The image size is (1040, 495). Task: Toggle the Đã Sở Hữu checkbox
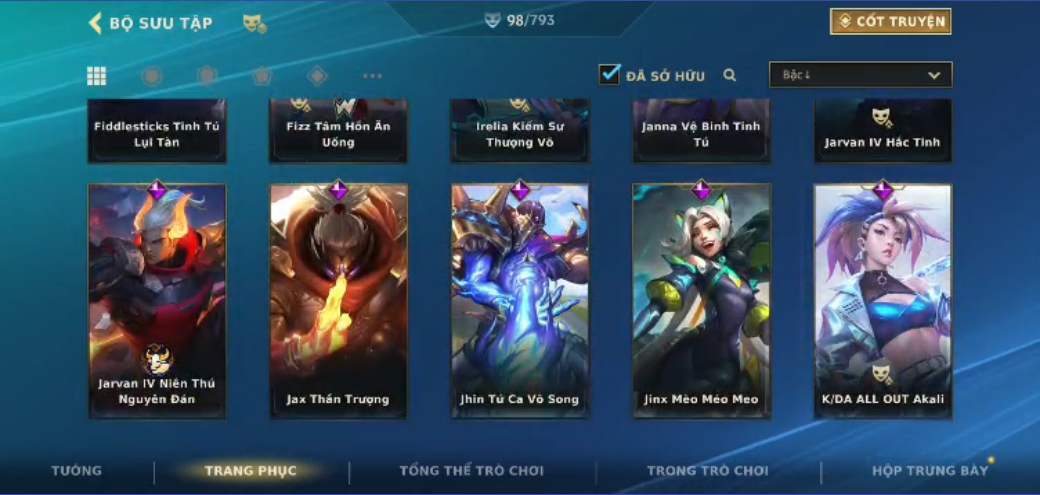click(610, 74)
